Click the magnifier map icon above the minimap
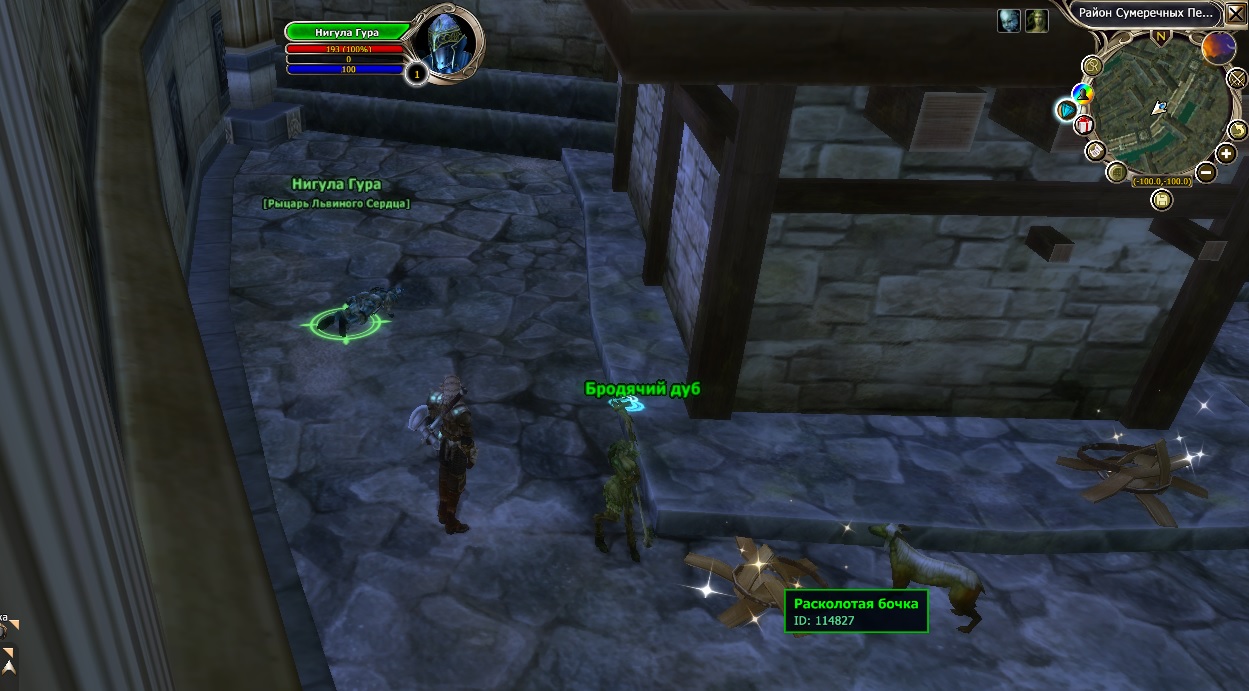This screenshot has width=1249, height=691. click(x=1093, y=65)
